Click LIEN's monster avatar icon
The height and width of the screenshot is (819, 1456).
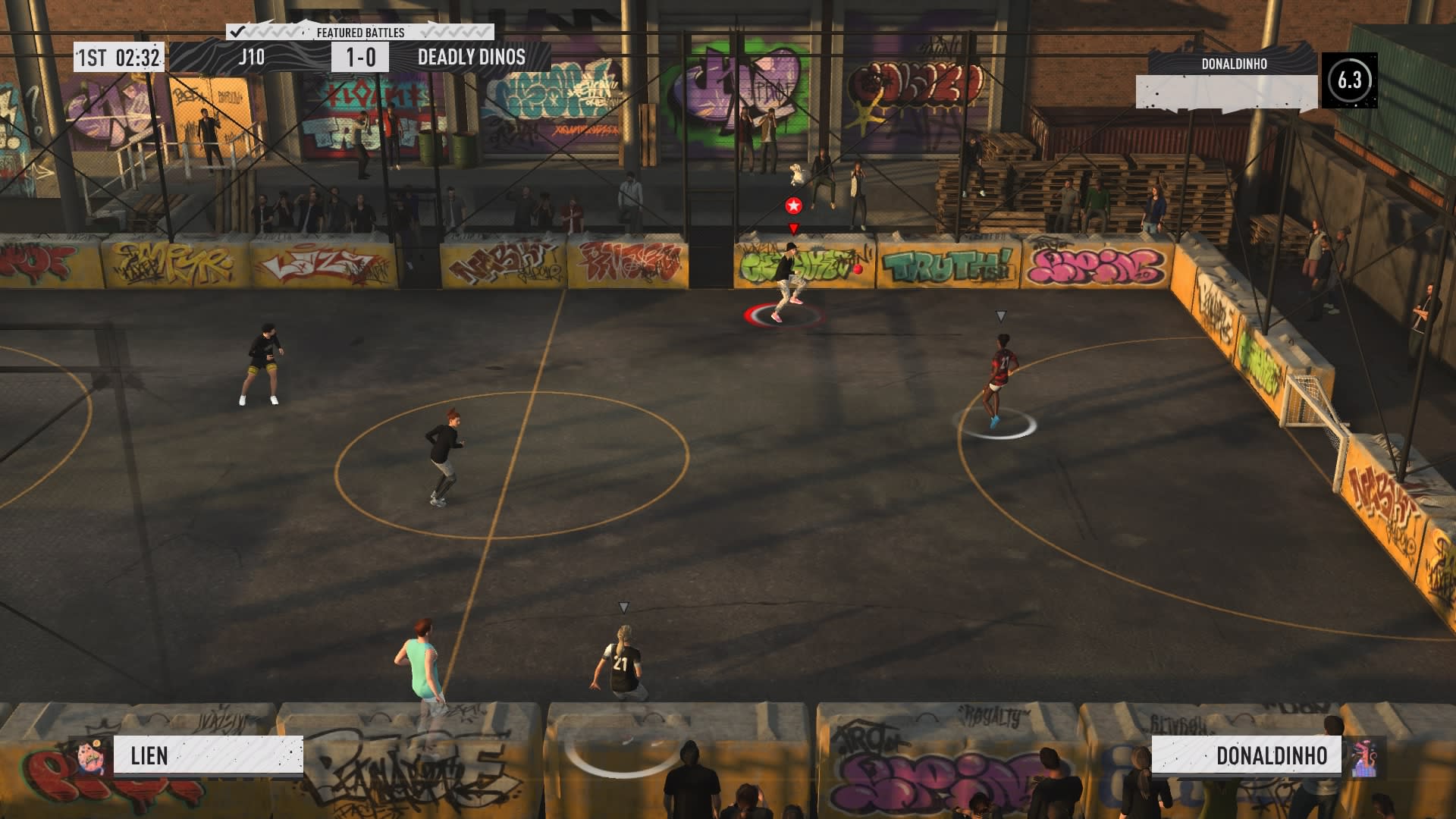click(91, 755)
